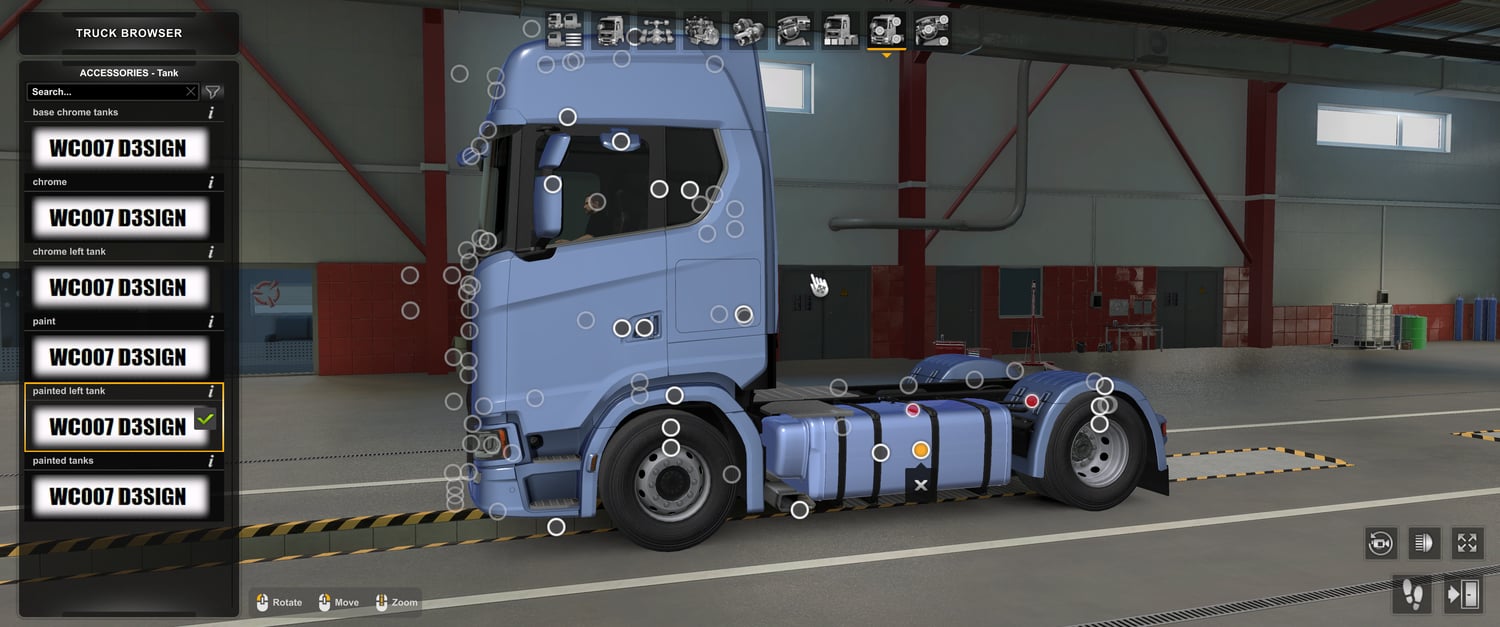Toggle the truck headlights

point(1424,543)
